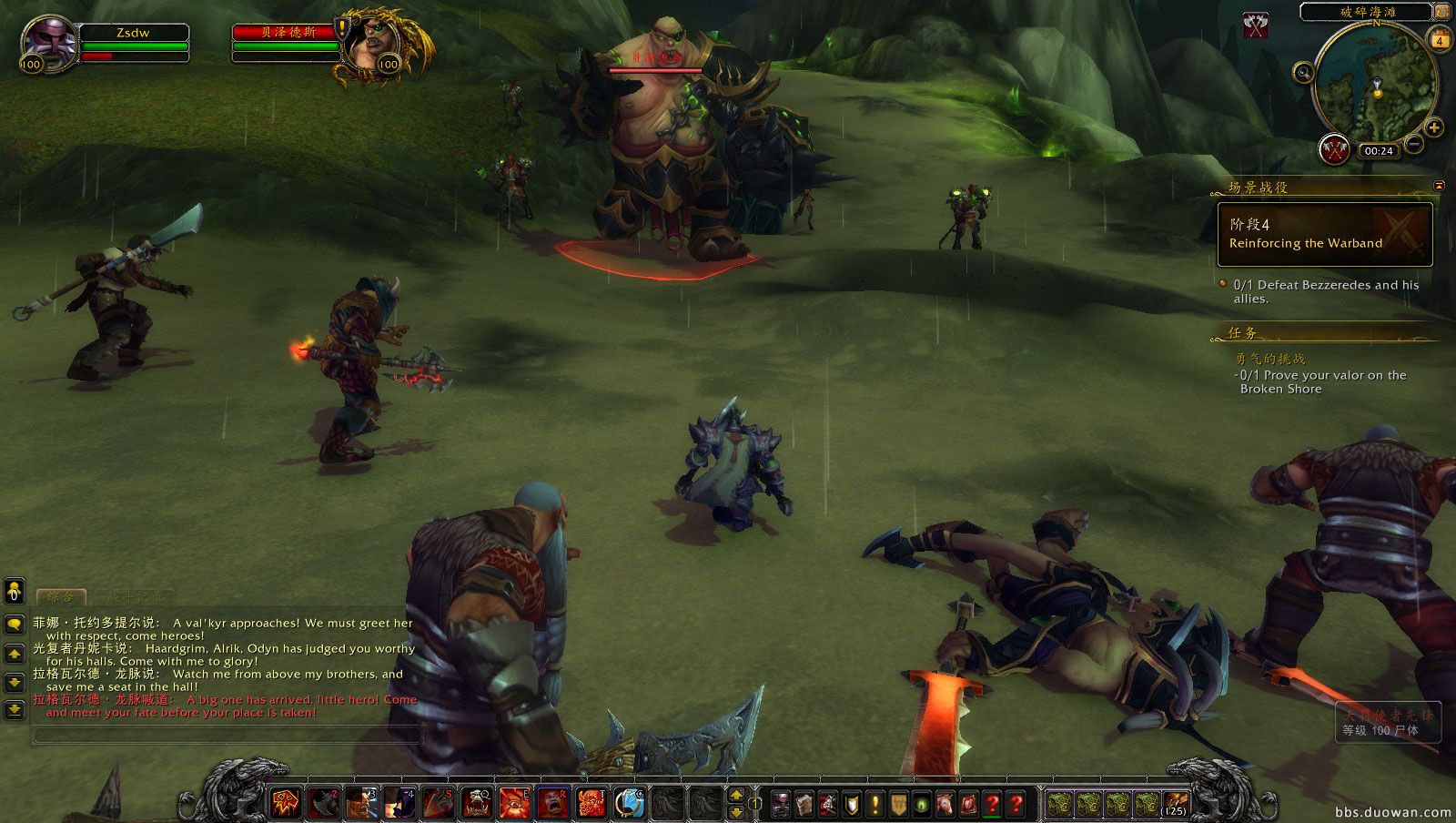
Task: Open the crossed-axes garrison button beside the minimap
Action: (x=1334, y=149)
